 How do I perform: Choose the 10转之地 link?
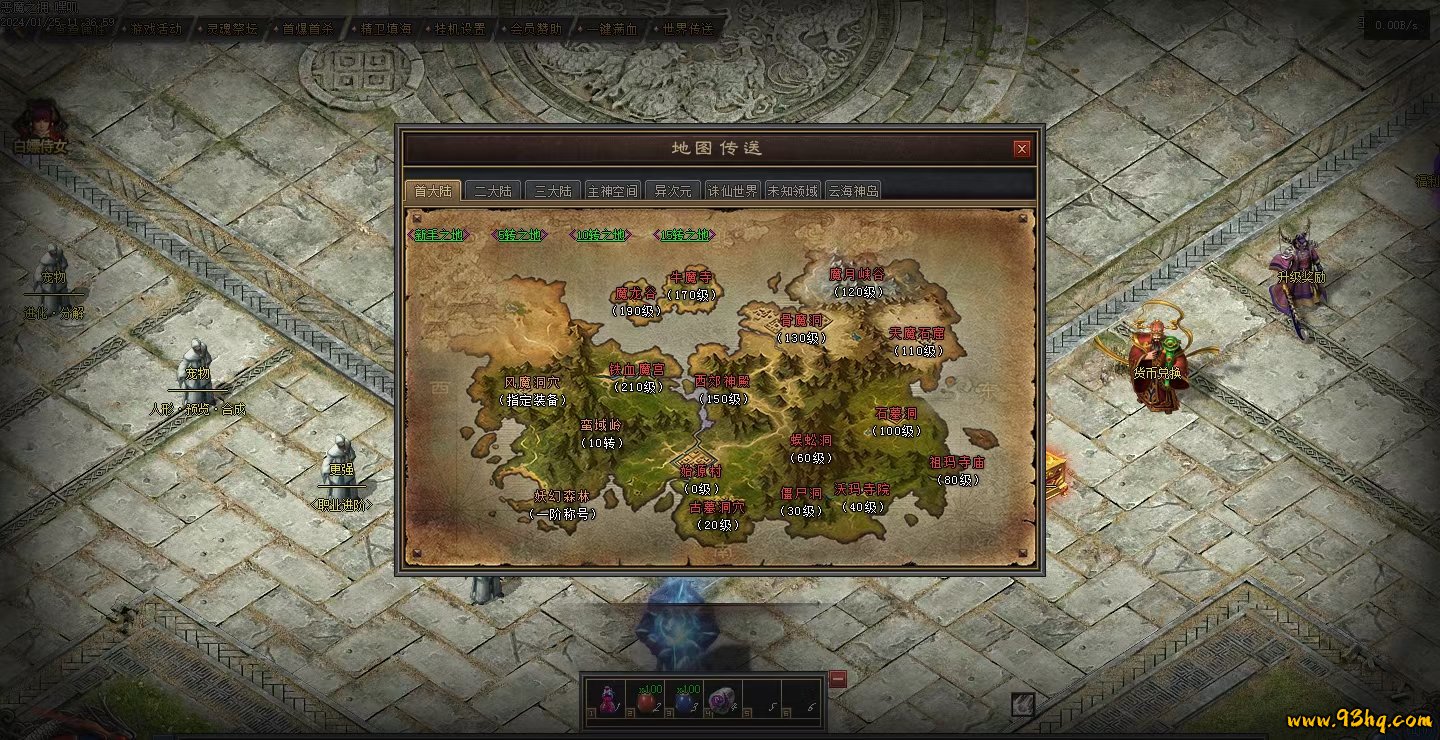601,236
